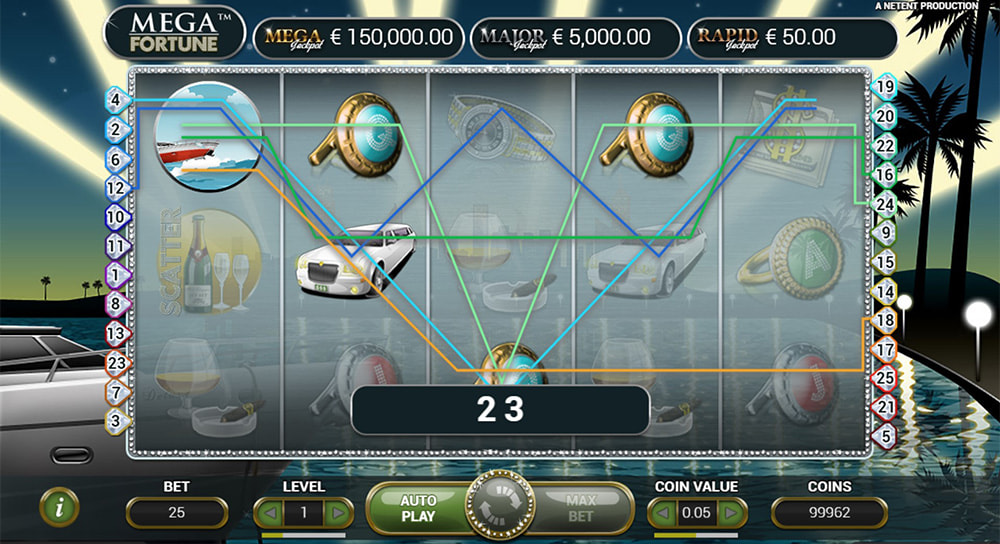This screenshot has width=1000, height=544.
Task: Click payline marker number 5
Action: pos(884,436)
